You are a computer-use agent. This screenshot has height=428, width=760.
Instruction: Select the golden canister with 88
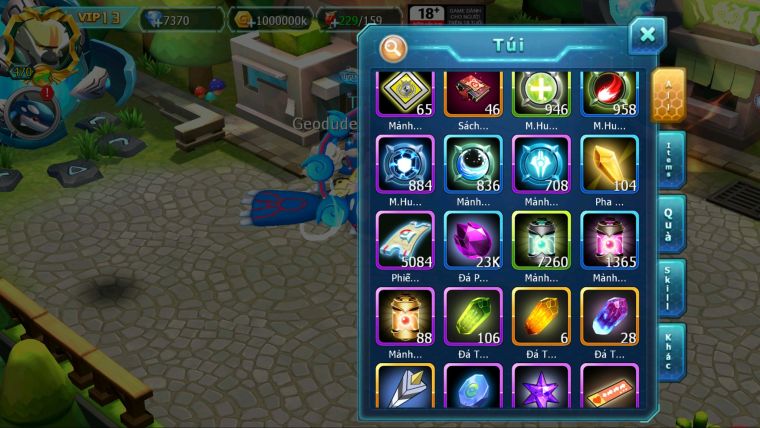pyautogui.click(x=405, y=316)
